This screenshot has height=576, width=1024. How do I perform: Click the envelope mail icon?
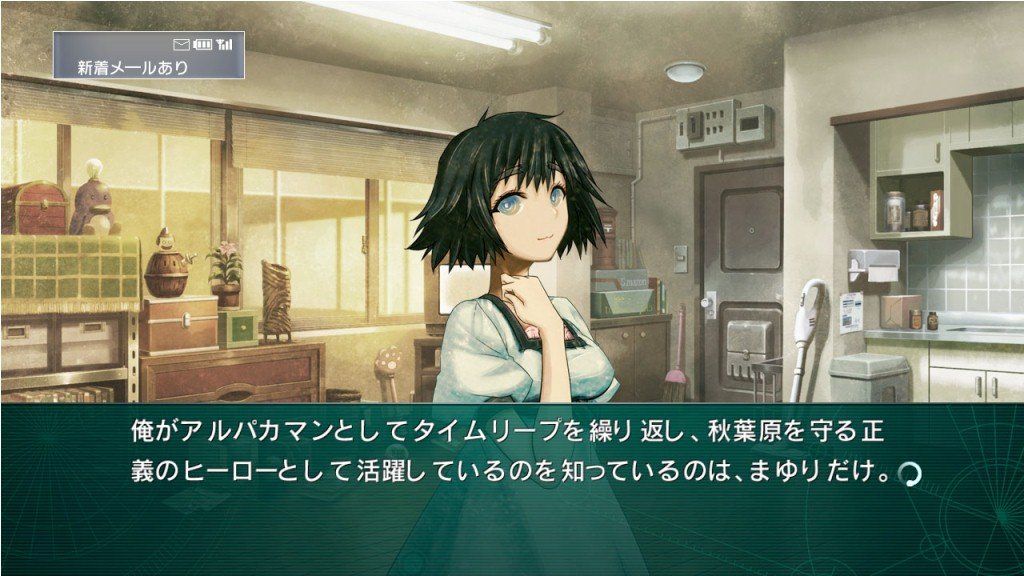pyautogui.click(x=181, y=44)
